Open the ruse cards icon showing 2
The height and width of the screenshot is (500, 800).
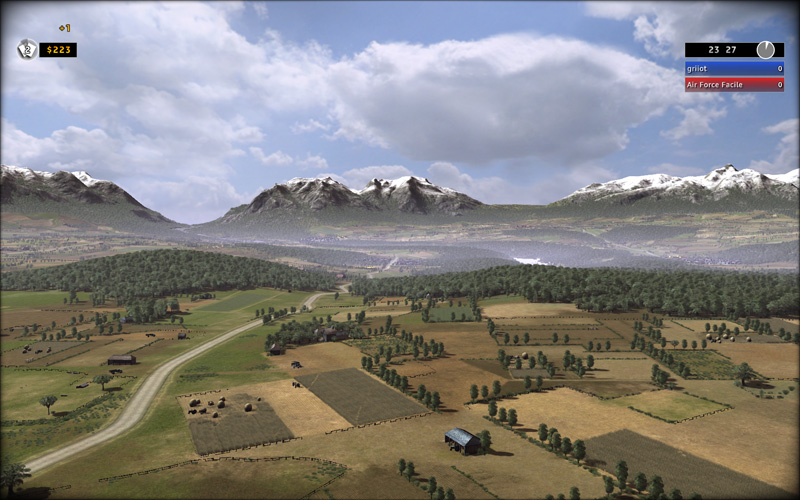26,48
